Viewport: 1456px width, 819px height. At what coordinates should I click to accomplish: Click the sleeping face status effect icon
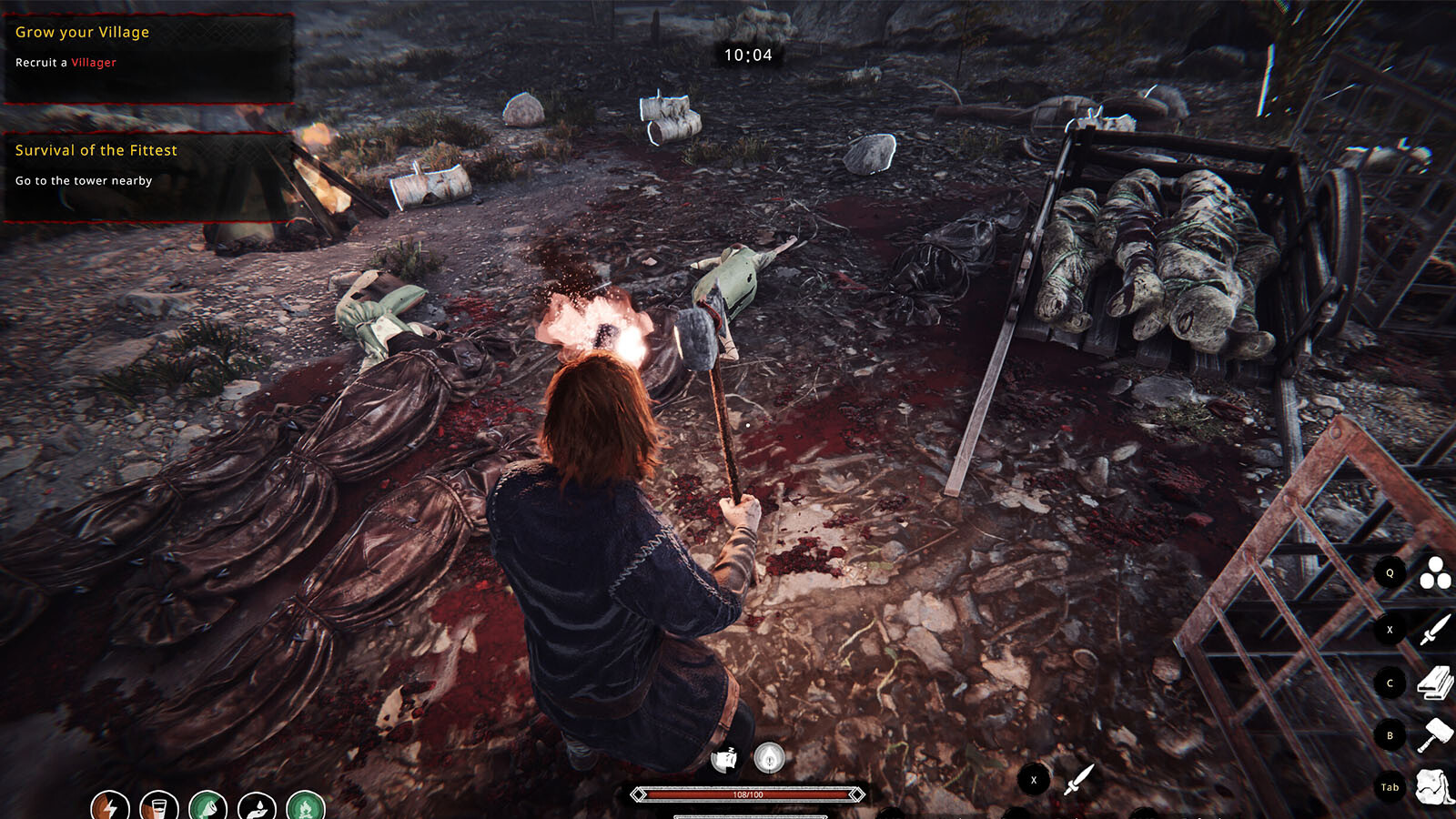pos(724,758)
